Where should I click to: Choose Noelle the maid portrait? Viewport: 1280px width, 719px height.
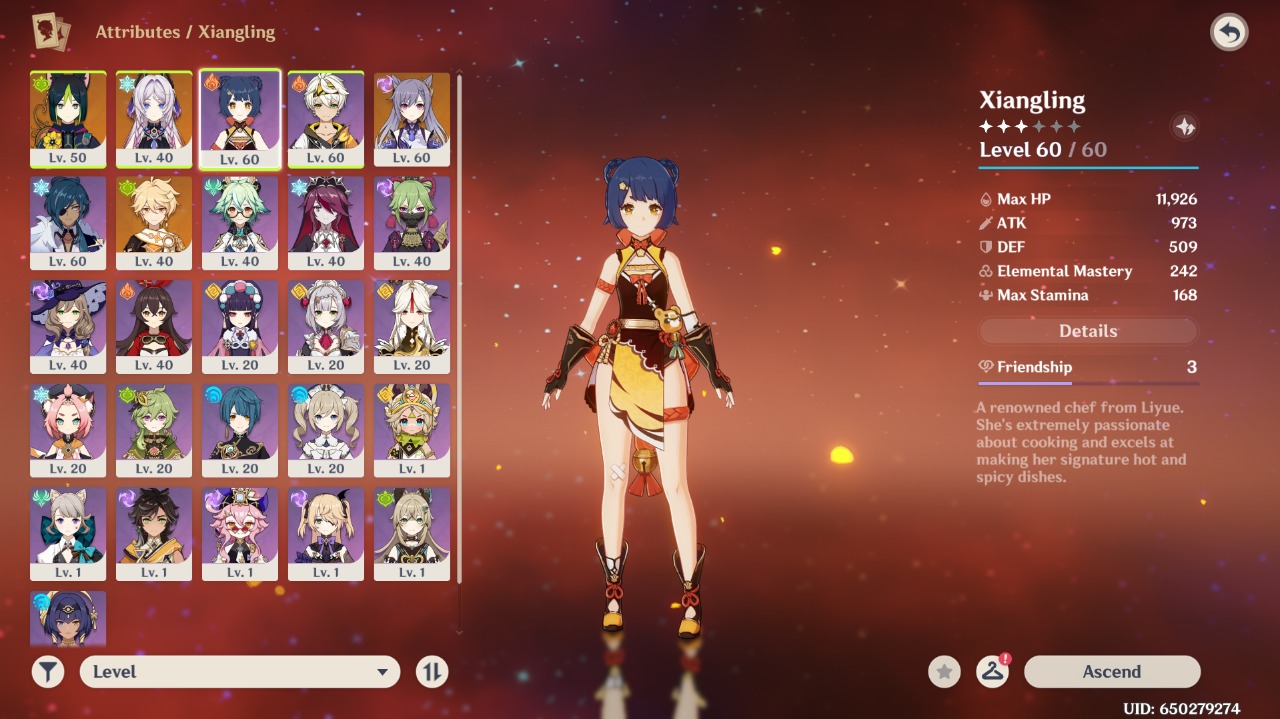[326, 327]
